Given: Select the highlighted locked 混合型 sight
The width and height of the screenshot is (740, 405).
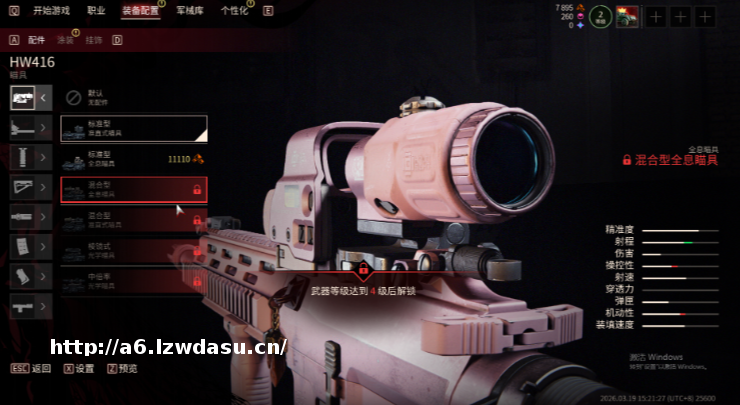Looking at the screenshot, I should point(133,189).
